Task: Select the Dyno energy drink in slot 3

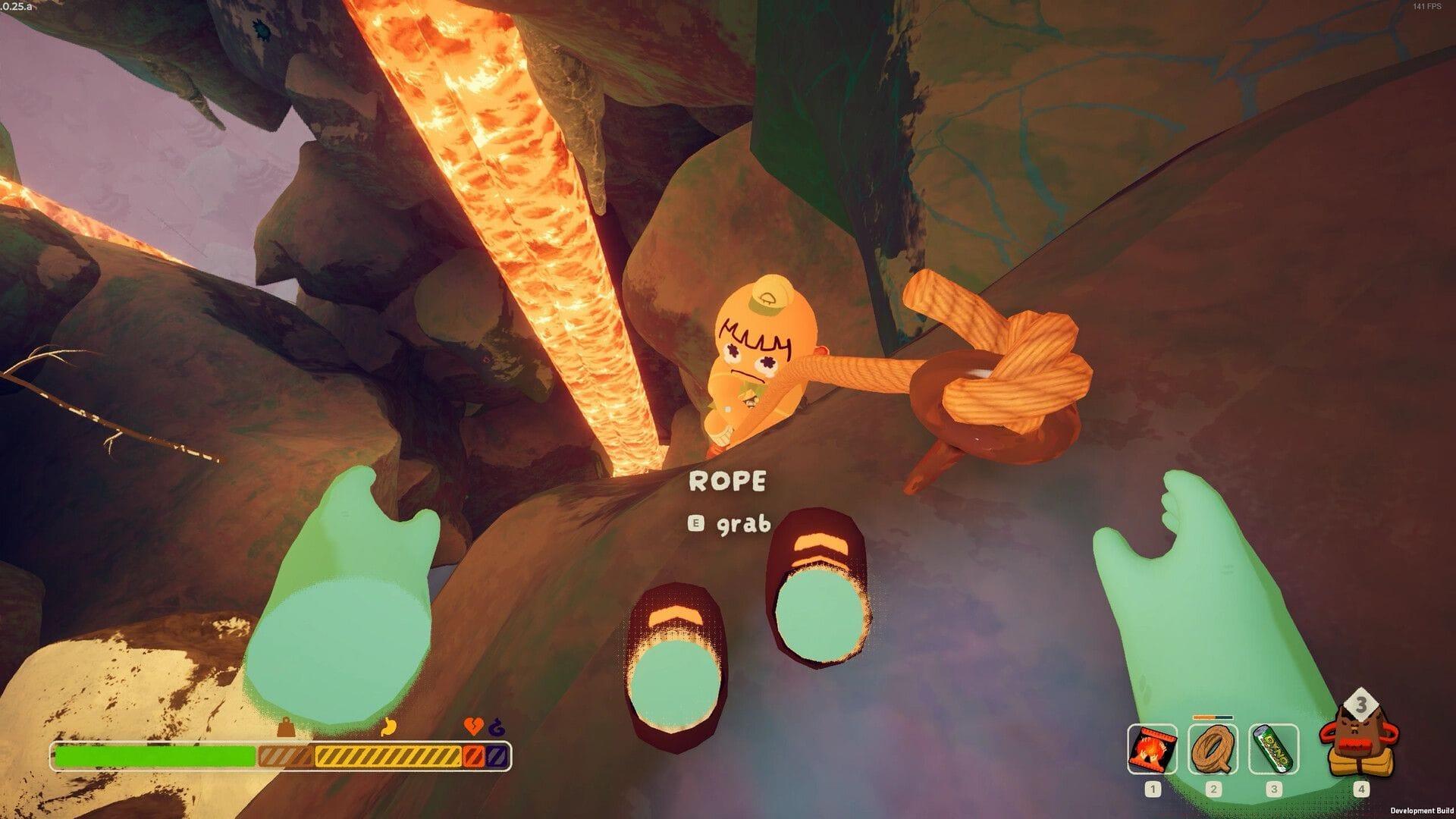Action: (1272, 750)
